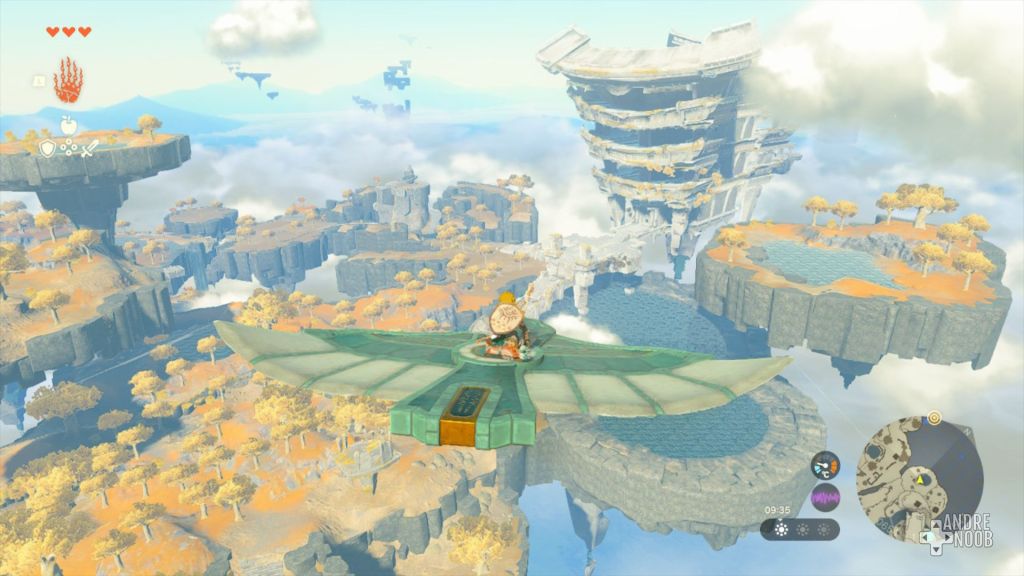Click the gold objective marker on minimap
The height and width of the screenshot is (576, 1024).
coord(934,418)
